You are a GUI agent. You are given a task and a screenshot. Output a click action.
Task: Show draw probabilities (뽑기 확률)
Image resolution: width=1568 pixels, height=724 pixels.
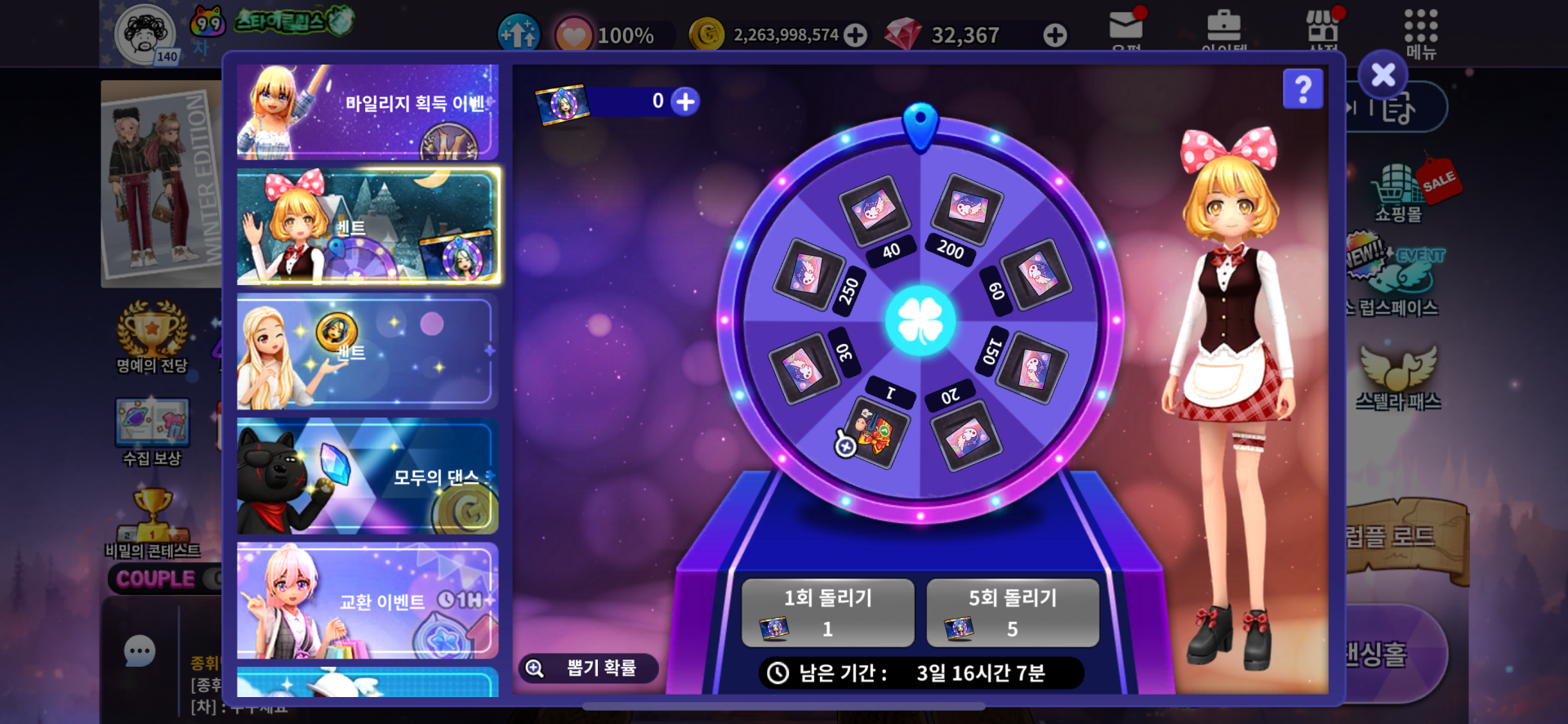click(588, 668)
